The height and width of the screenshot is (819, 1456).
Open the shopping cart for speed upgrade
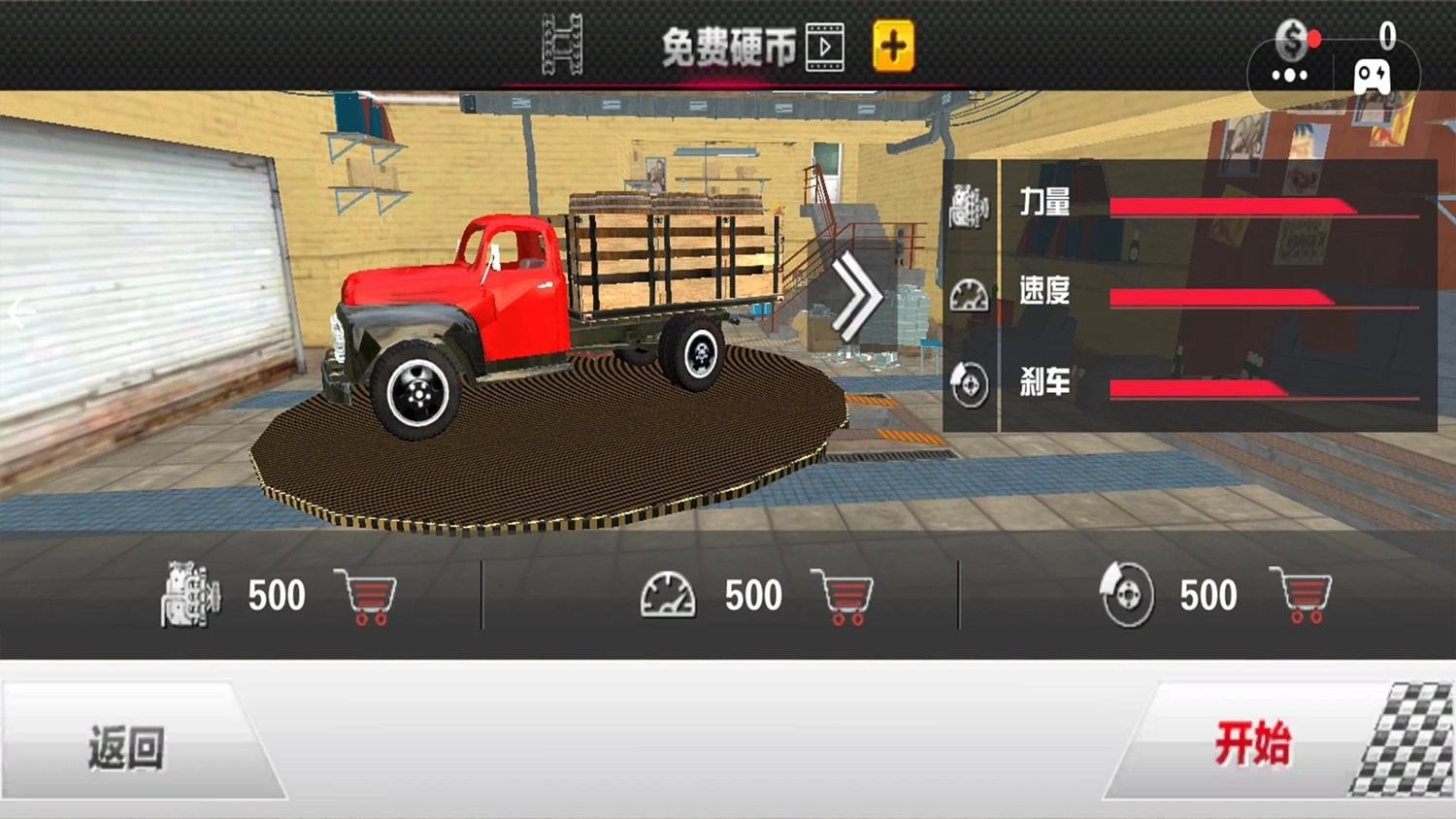(843, 596)
